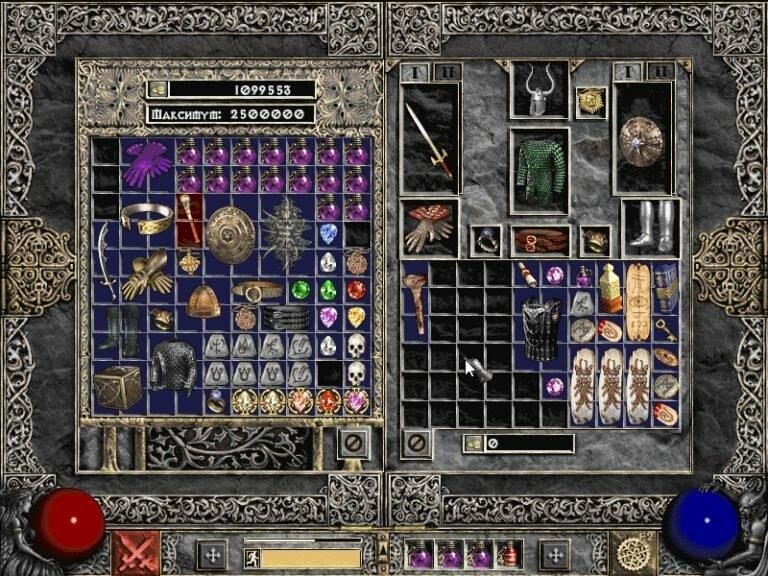Pick up the black armor in inventory

coord(541,329)
